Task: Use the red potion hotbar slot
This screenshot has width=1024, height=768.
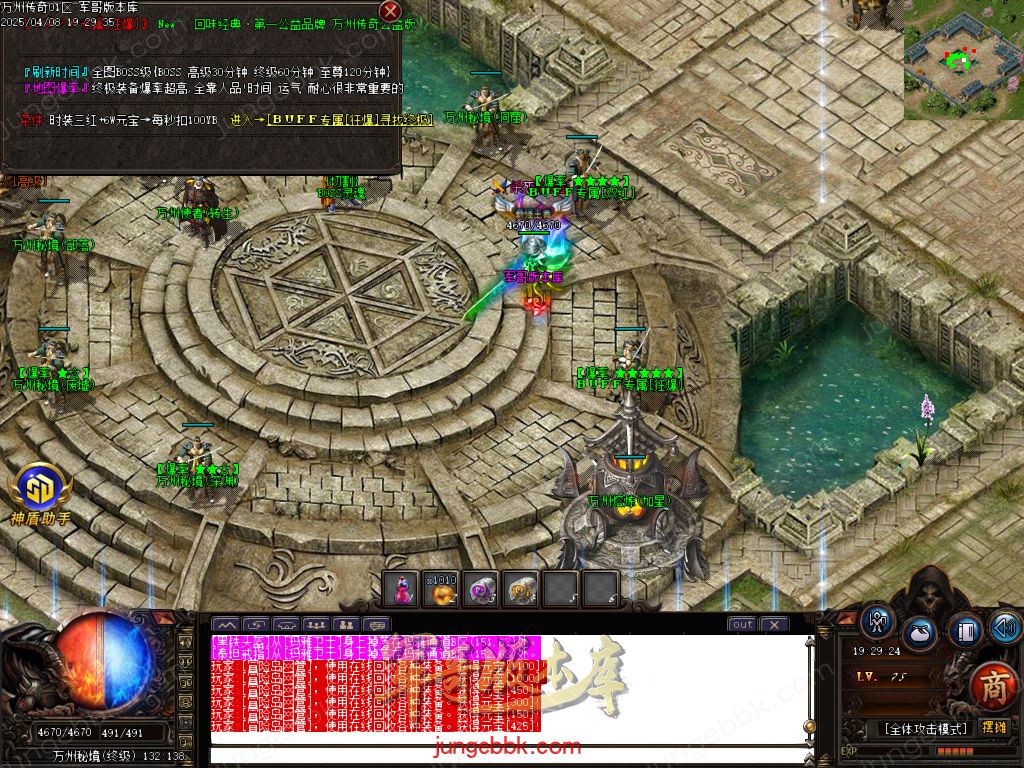Action: 401,589
